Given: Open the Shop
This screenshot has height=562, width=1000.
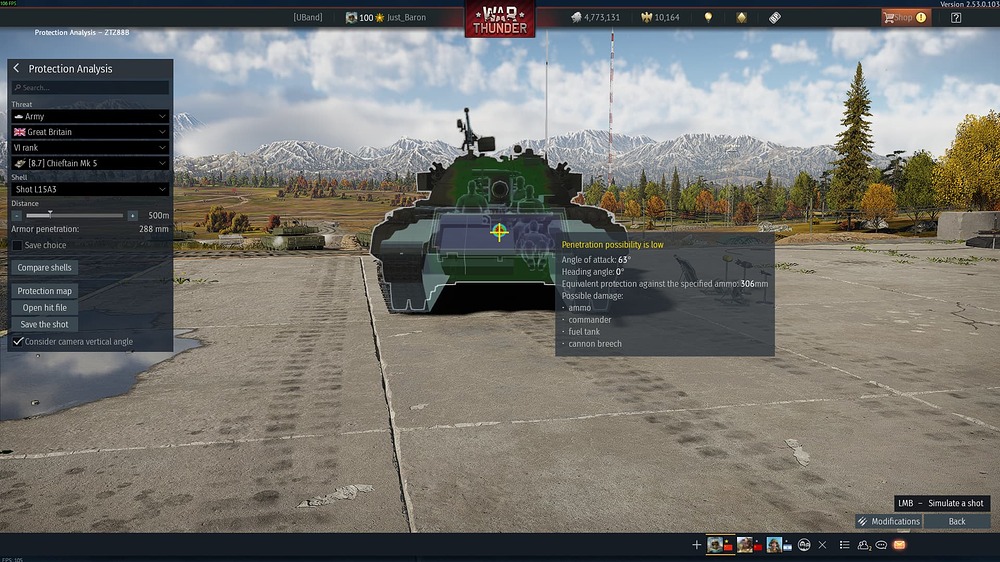Looking at the screenshot, I should click(904, 17).
